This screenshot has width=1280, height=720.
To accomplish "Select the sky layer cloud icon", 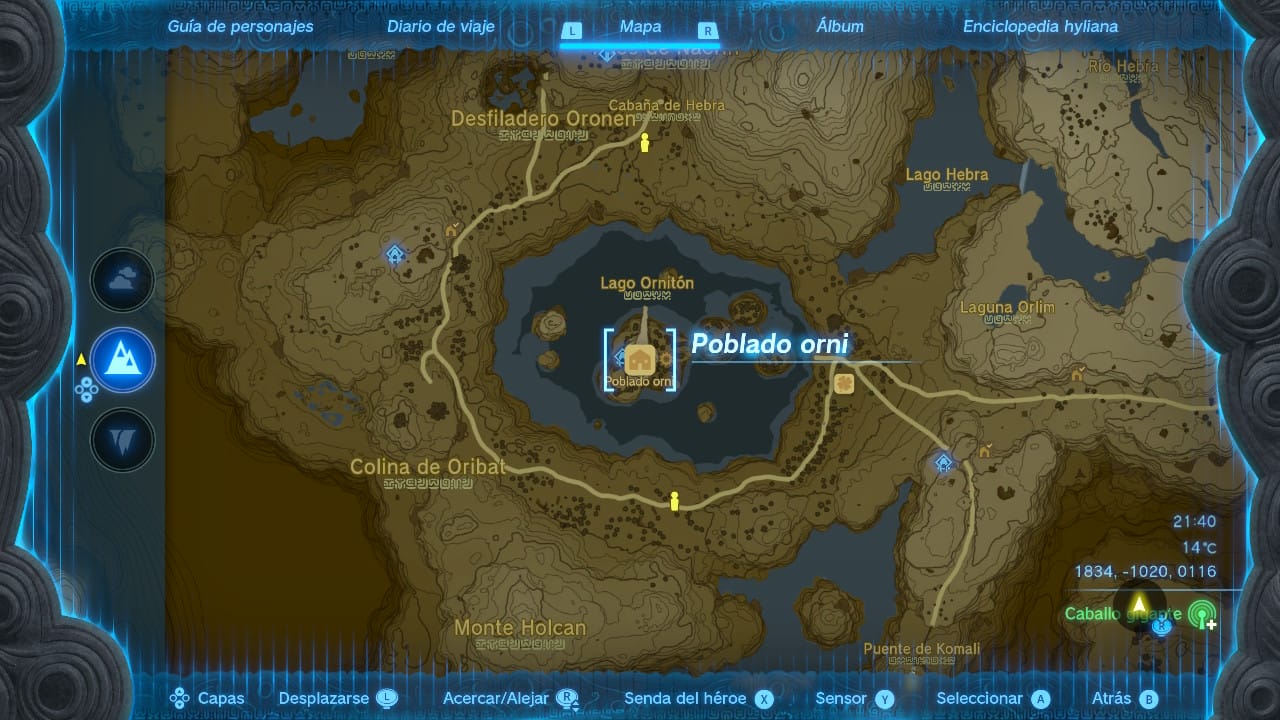I will tap(123, 281).
